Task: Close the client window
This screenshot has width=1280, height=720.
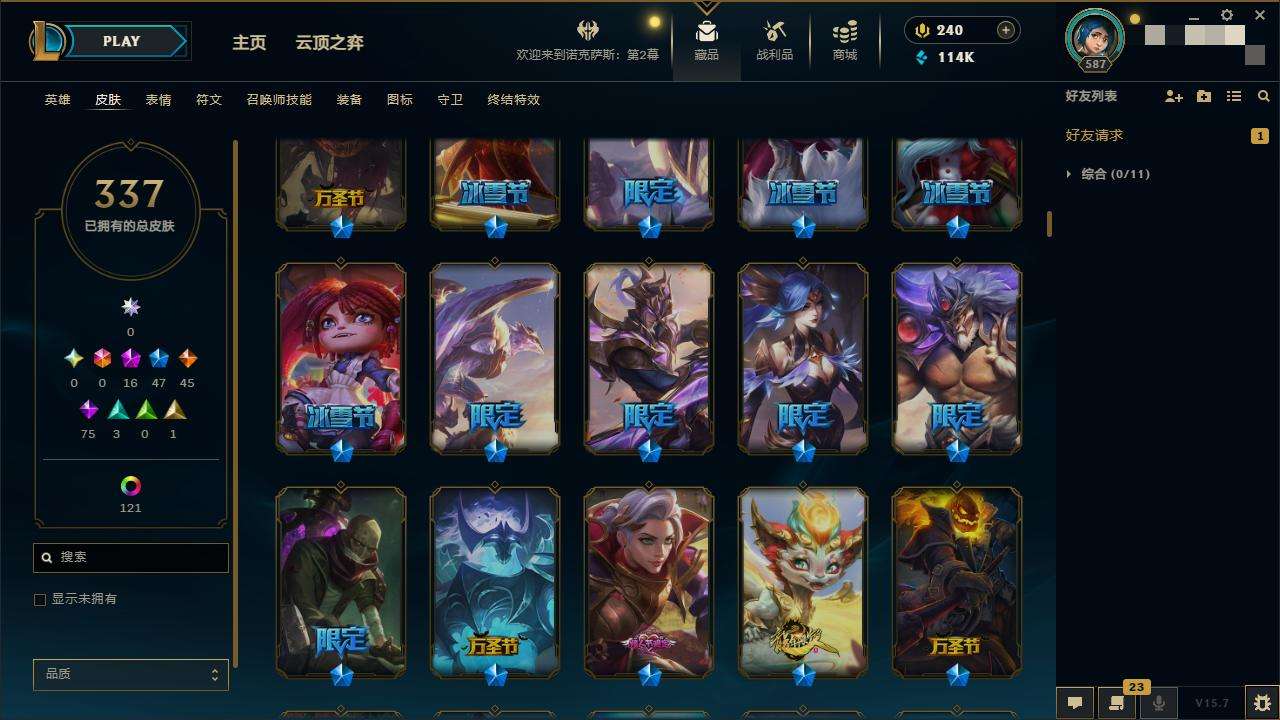Action: [x=1260, y=16]
